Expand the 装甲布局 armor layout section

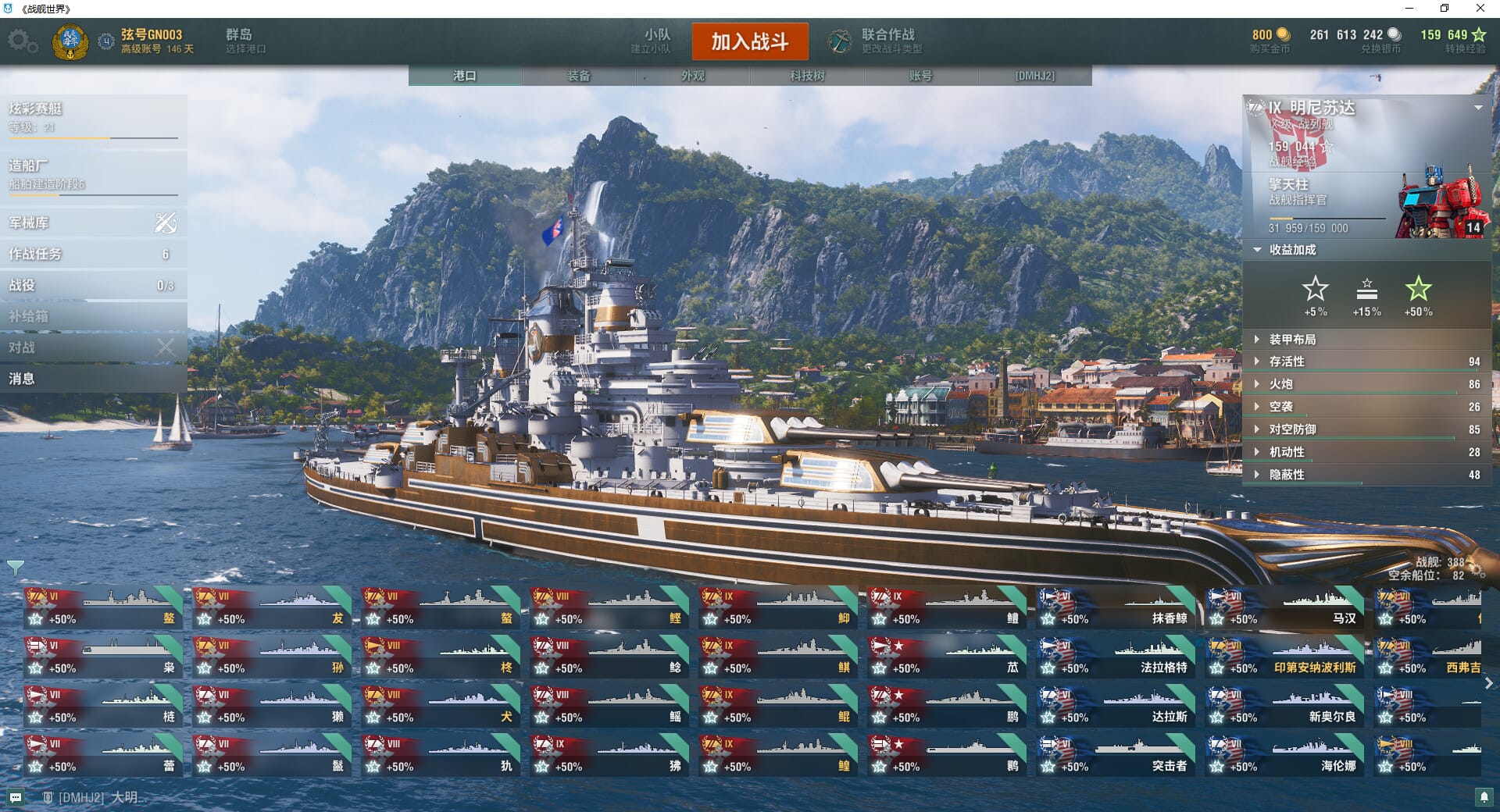point(1292,340)
